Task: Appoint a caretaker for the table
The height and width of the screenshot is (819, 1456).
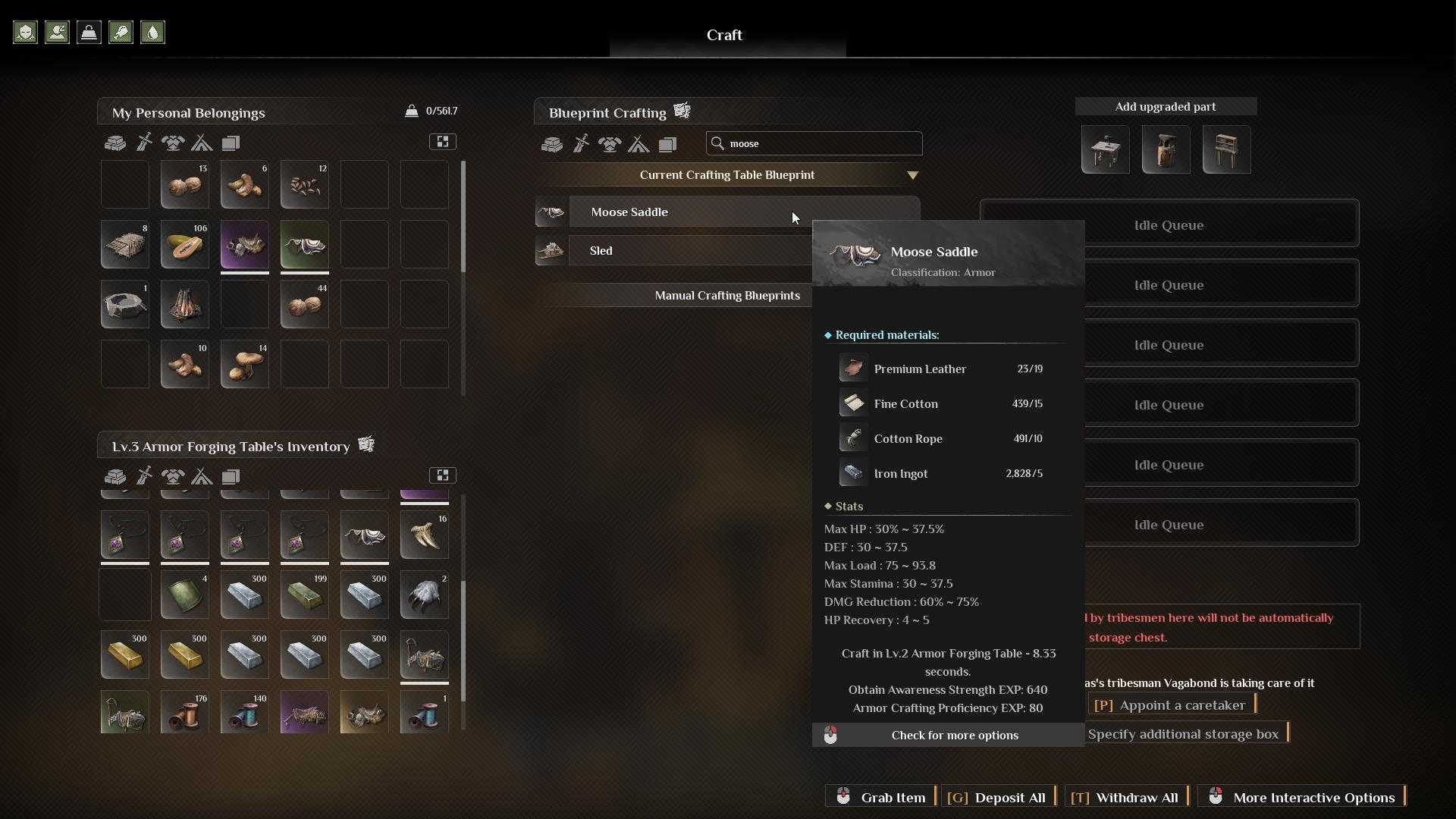Action: point(1172,705)
